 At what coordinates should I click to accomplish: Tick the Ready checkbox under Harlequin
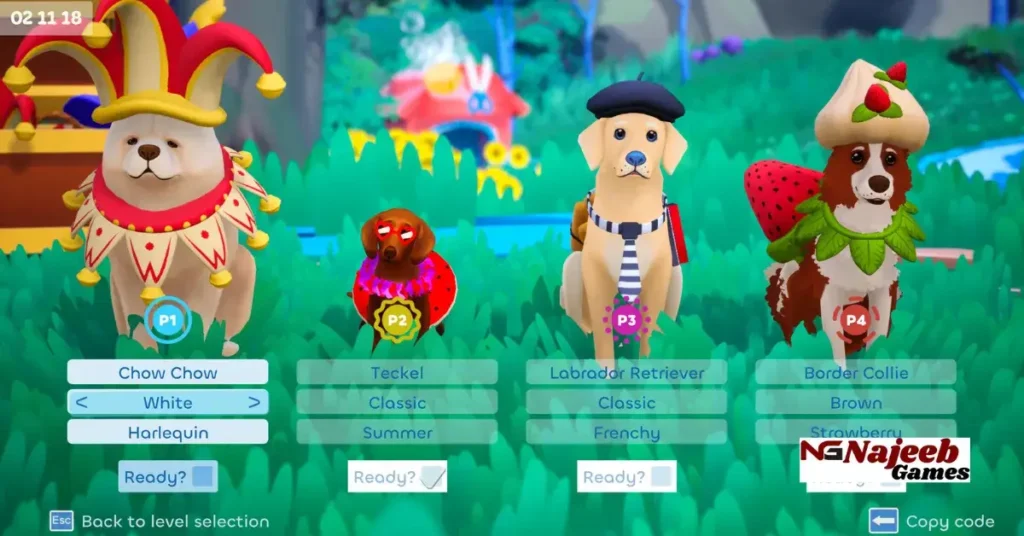click(203, 477)
